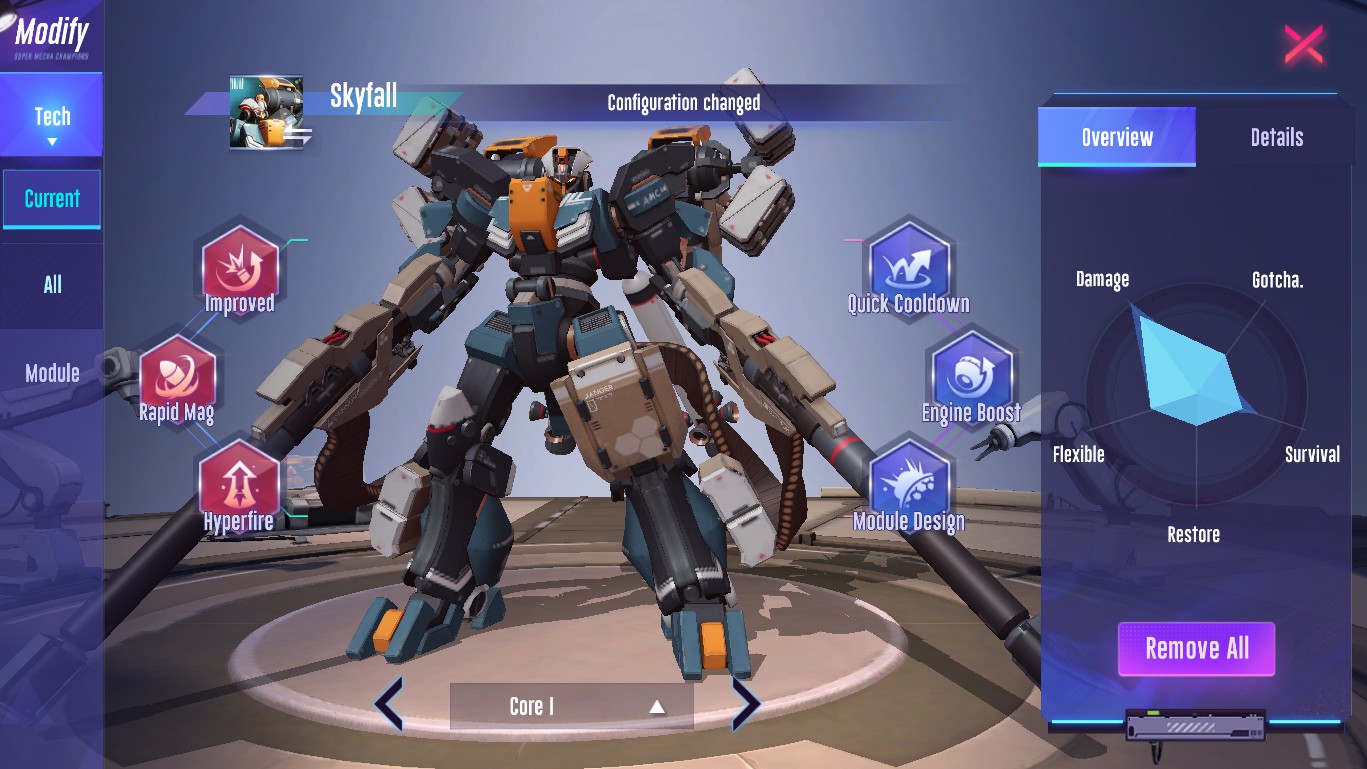Switch to the Details tab

pos(1276,137)
